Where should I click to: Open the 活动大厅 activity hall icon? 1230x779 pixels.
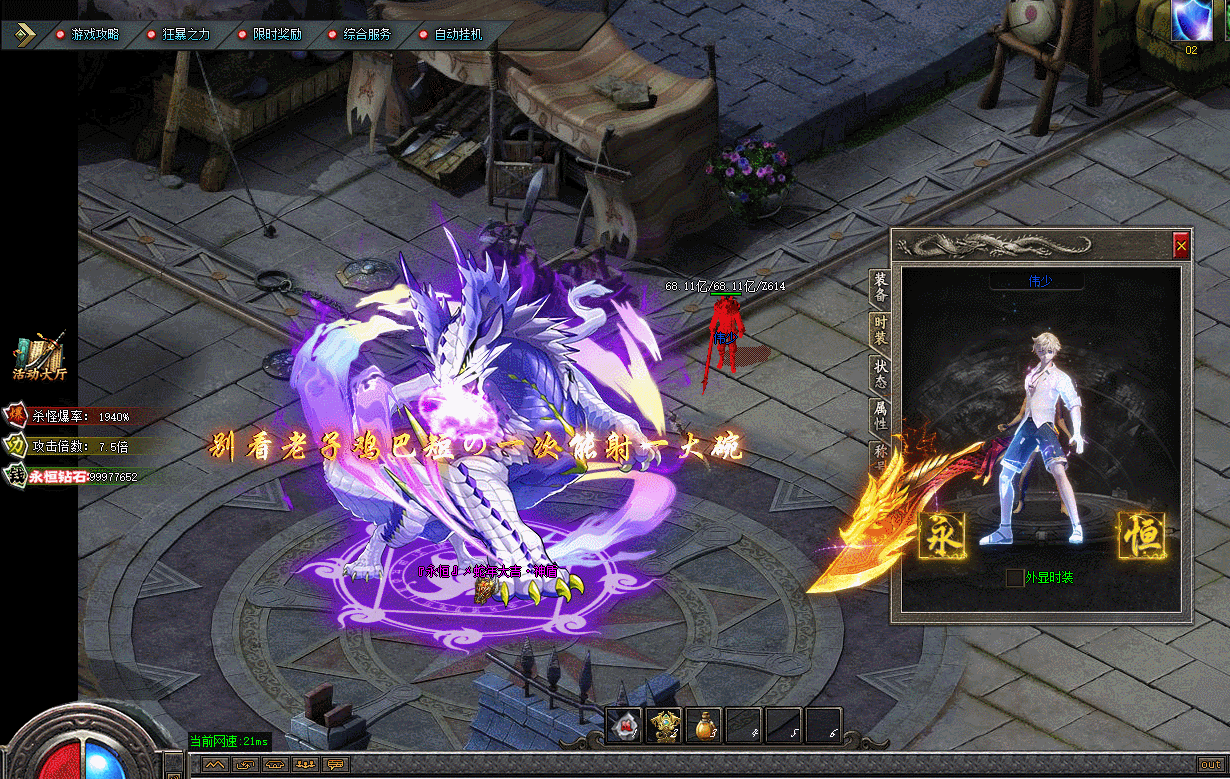click(x=40, y=356)
